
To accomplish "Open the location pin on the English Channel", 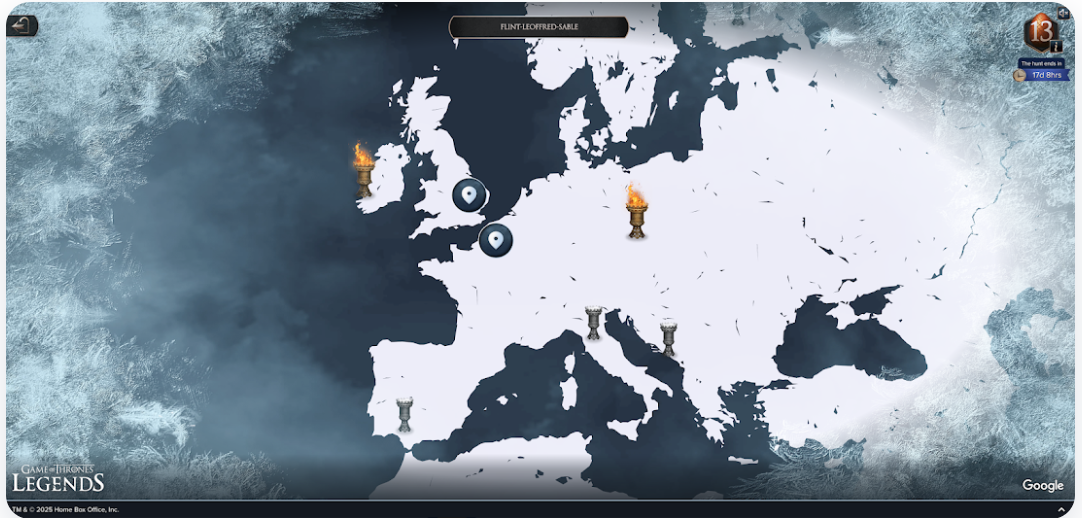I will pyautogui.click(x=495, y=240).
